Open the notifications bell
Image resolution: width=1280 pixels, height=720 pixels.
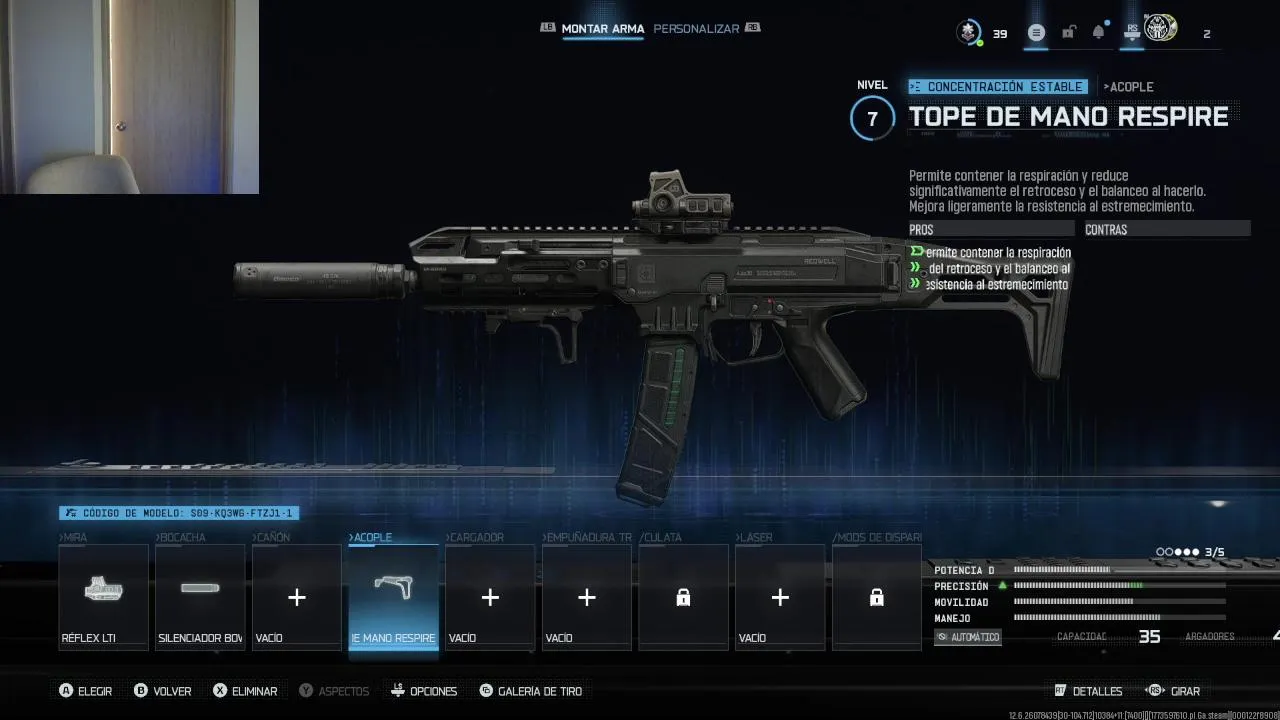(1098, 33)
